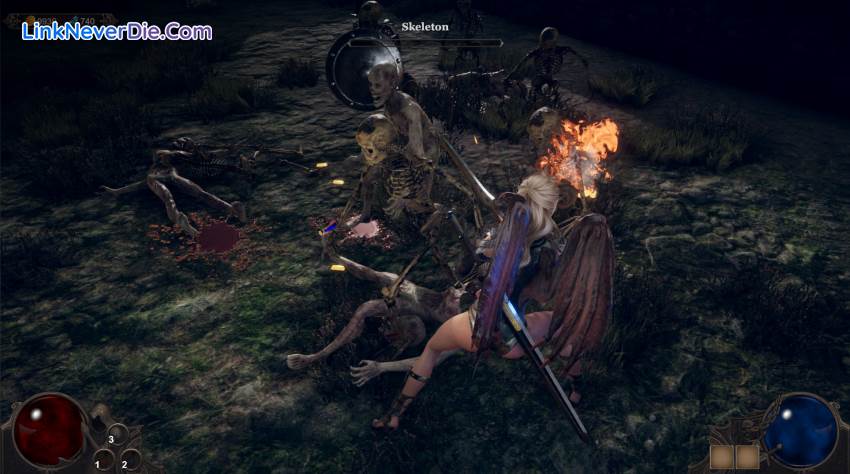The image size is (850, 474).
Task: Select the quick slot numbered 2
Action: point(129,461)
